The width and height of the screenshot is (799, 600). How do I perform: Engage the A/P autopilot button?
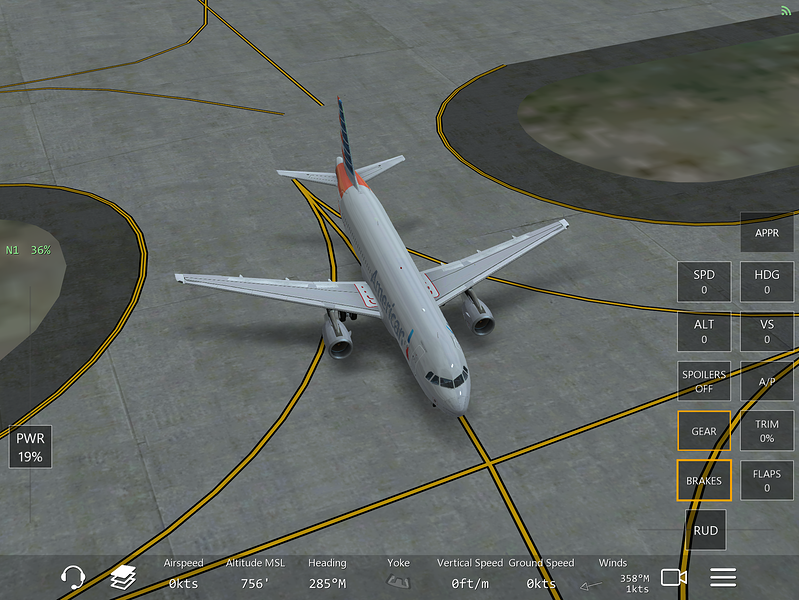767,381
